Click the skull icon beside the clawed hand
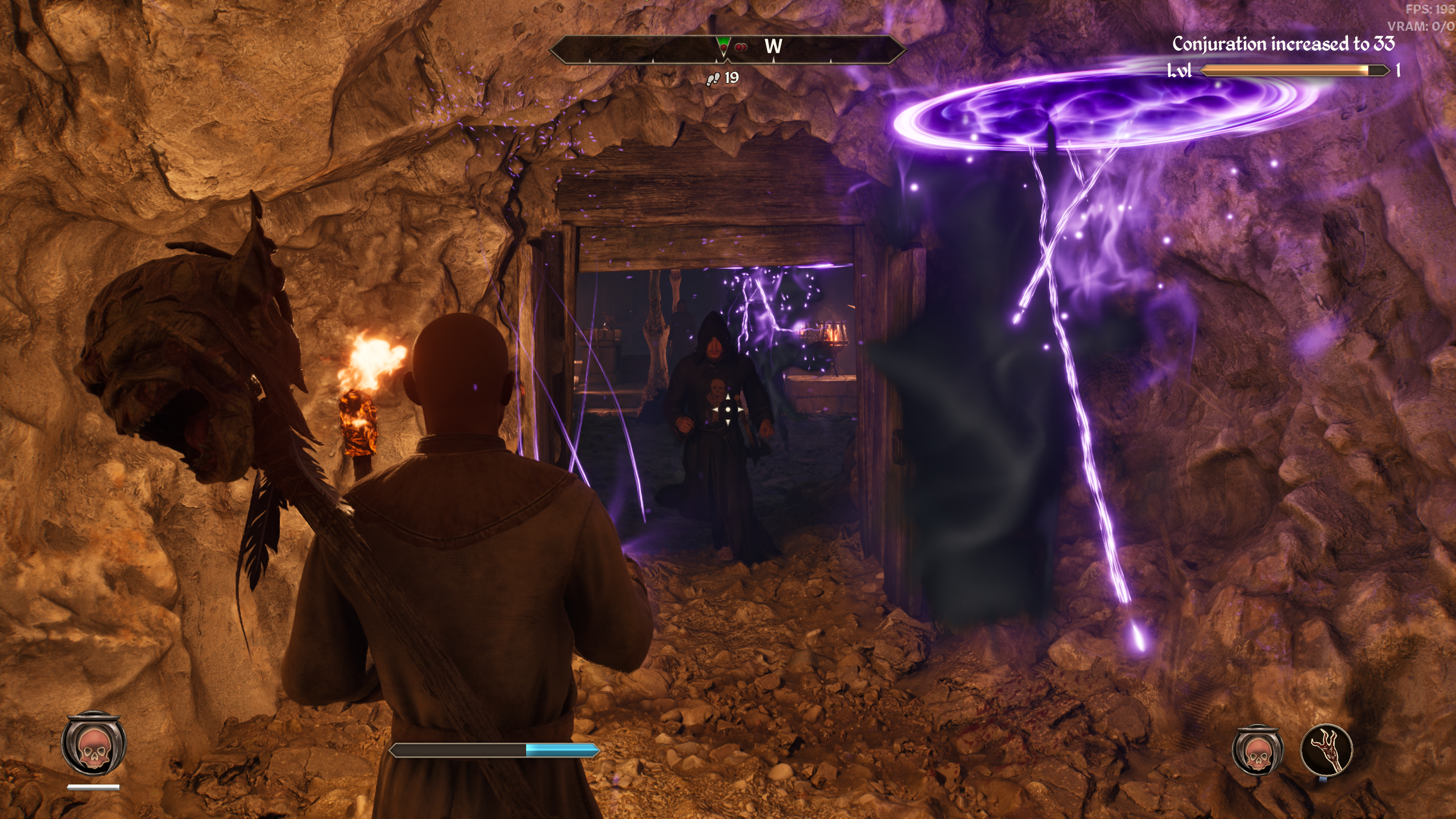Viewport: 1456px width, 819px height. 1258,751
